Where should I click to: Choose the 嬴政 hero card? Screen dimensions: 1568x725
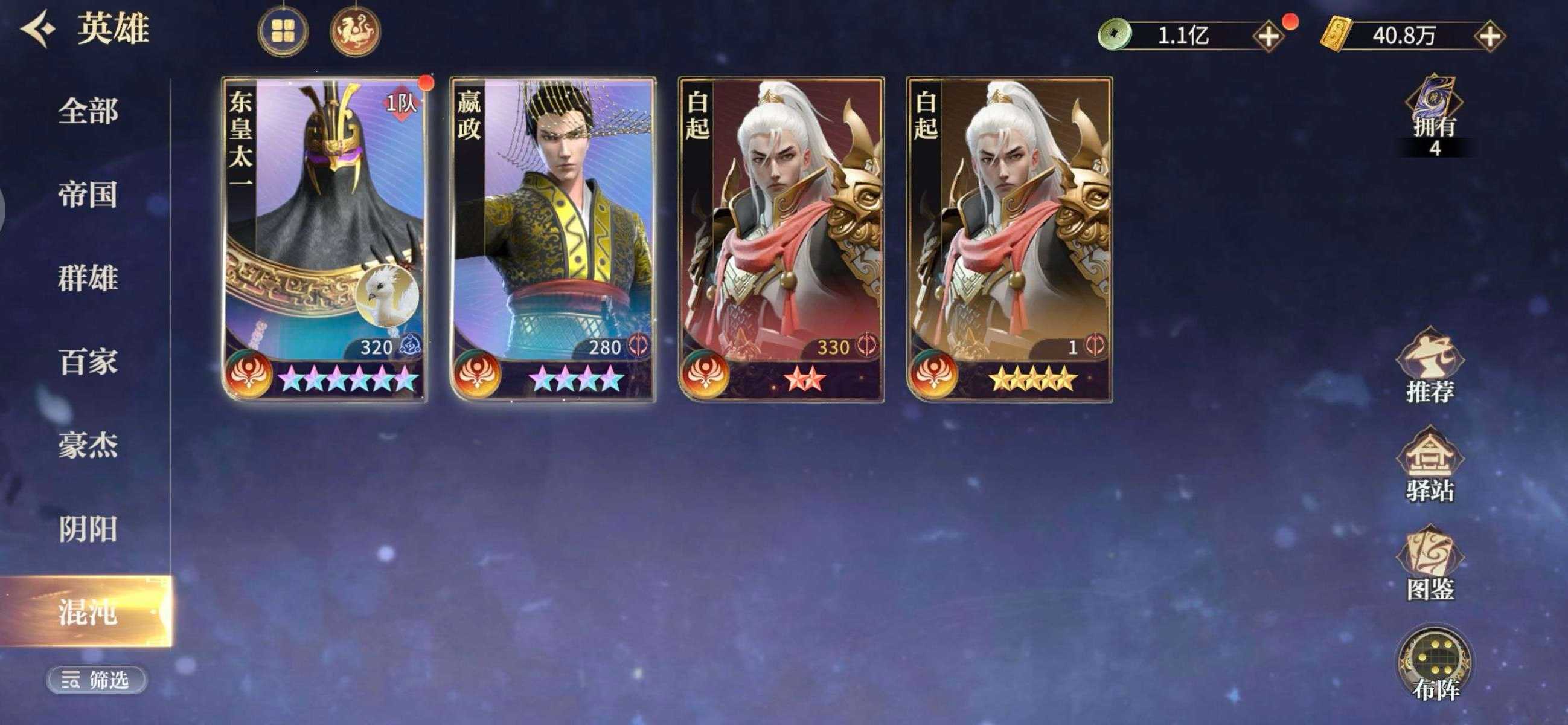pyautogui.click(x=552, y=239)
